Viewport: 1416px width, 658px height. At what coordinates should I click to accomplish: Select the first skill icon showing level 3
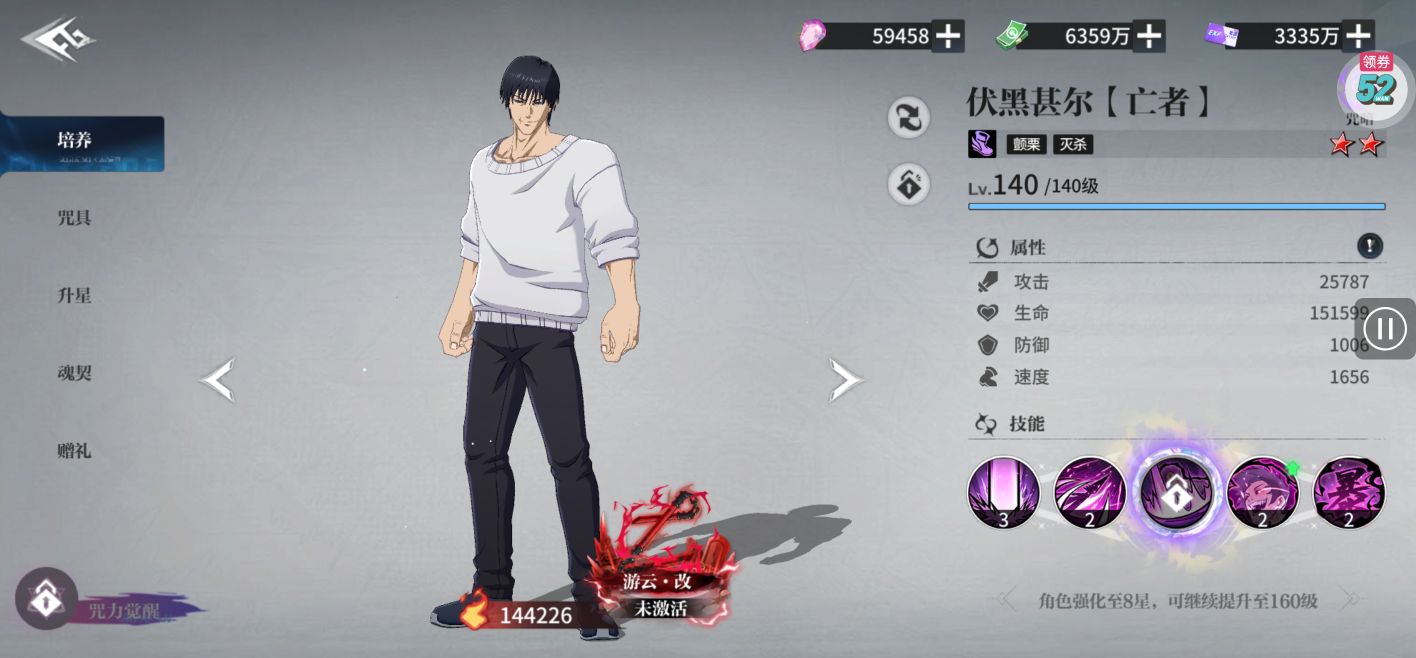coord(1003,493)
